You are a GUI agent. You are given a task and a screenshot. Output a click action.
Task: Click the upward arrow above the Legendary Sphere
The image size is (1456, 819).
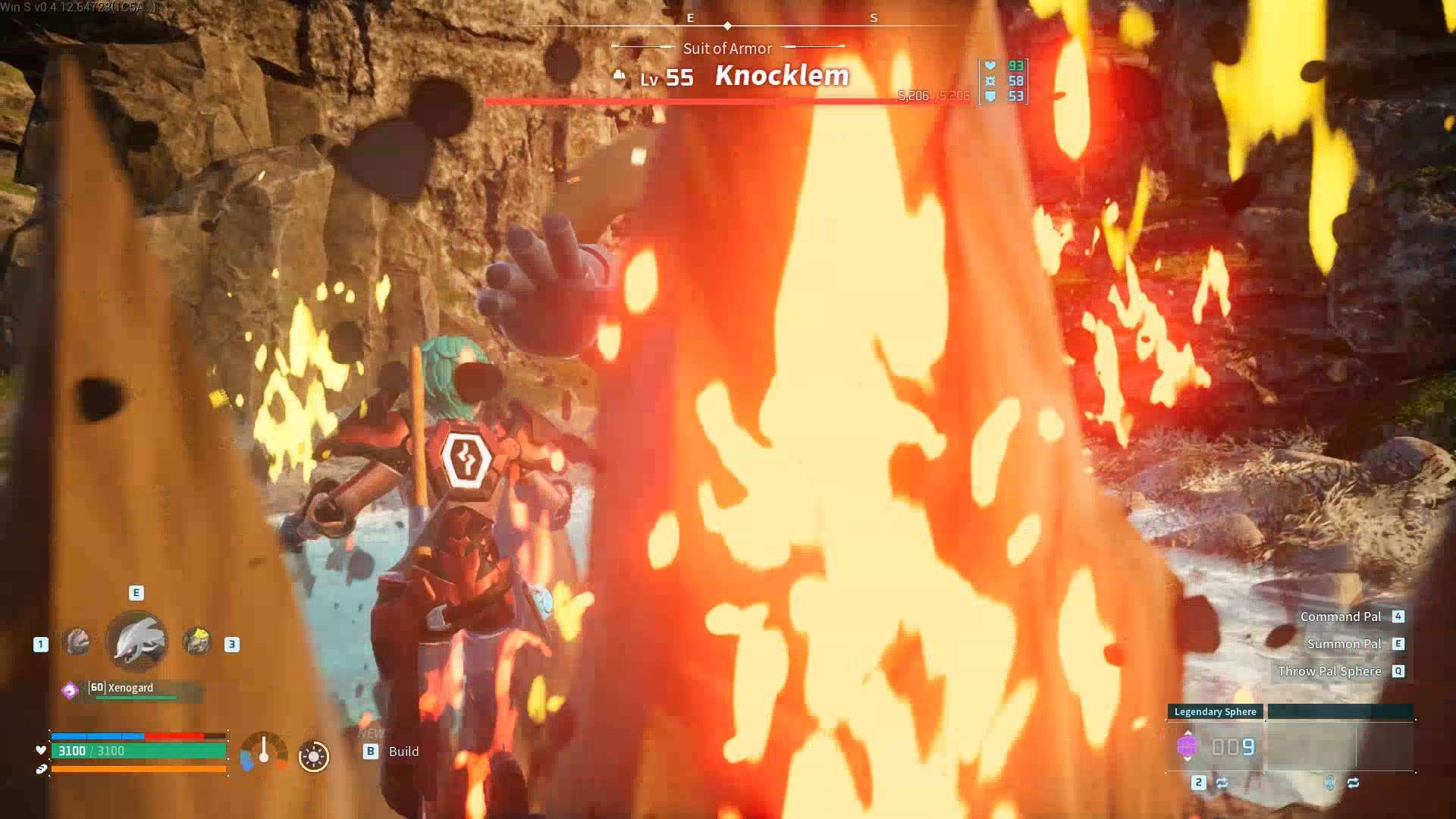click(1188, 733)
